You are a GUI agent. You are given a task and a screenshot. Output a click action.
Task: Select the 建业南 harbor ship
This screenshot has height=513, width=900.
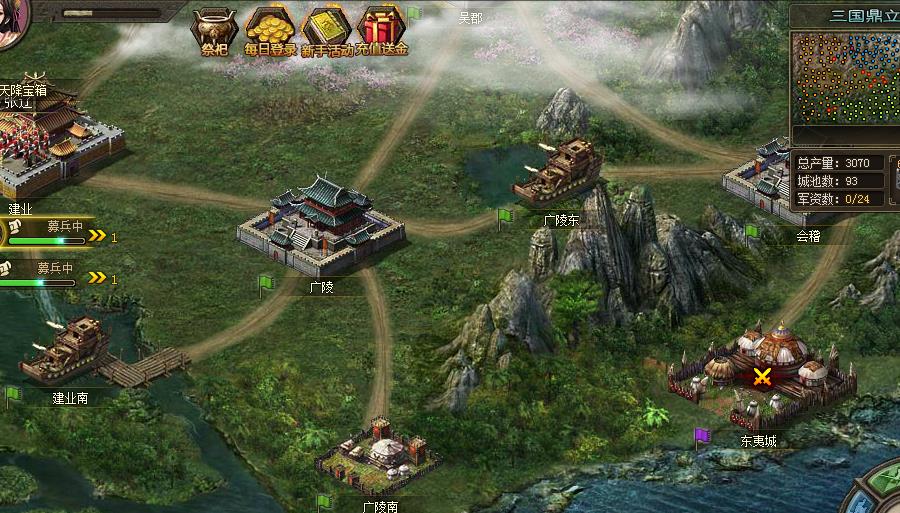(66, 350)
